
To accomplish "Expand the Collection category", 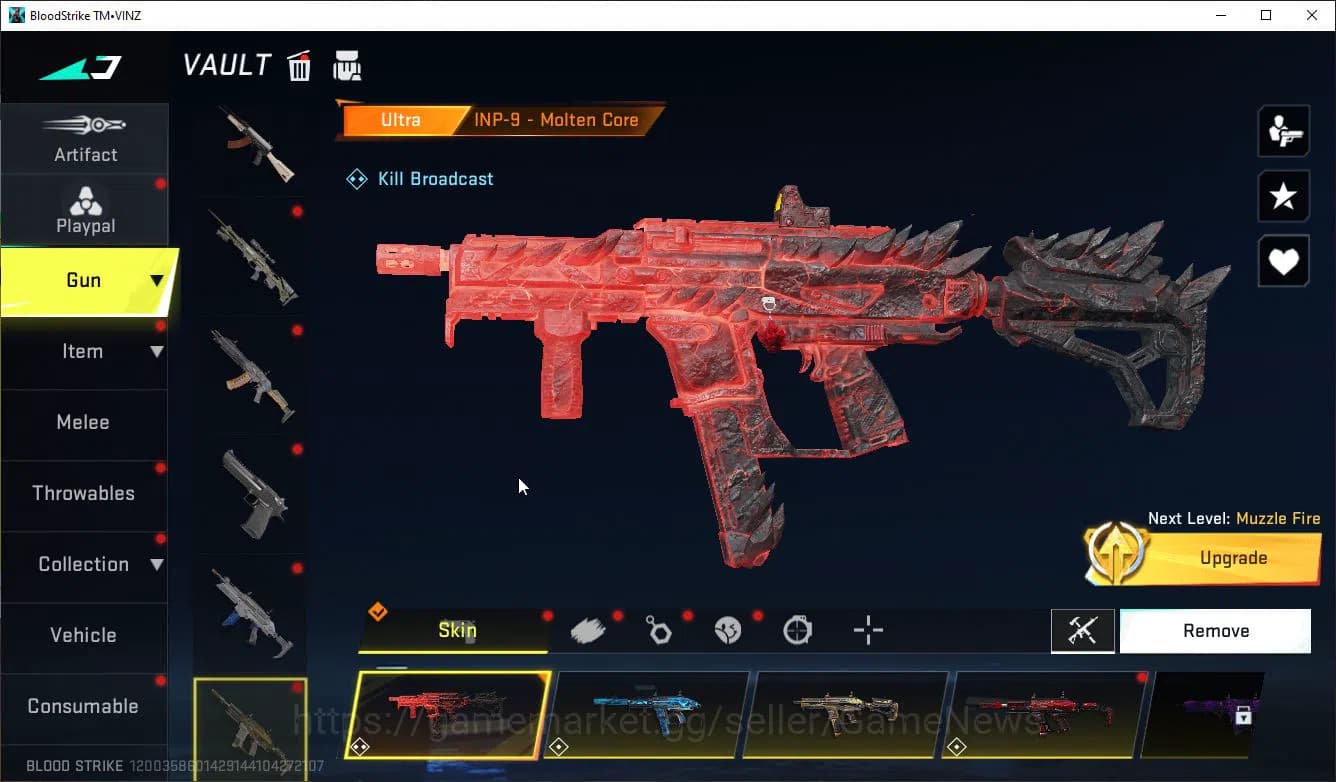I will click(85, 564).
